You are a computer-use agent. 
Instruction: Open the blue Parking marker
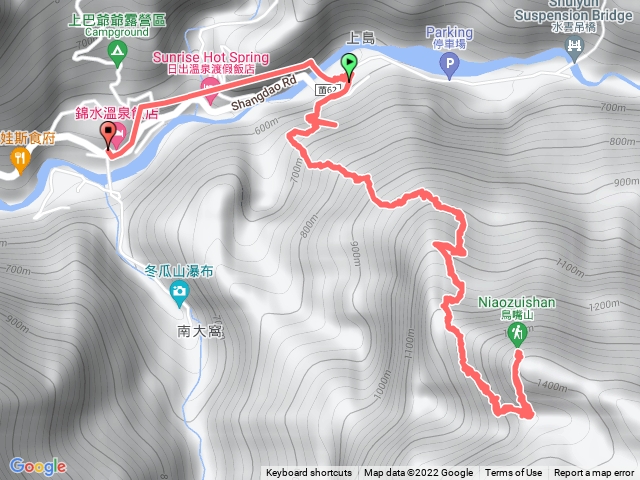coord(448,66)
